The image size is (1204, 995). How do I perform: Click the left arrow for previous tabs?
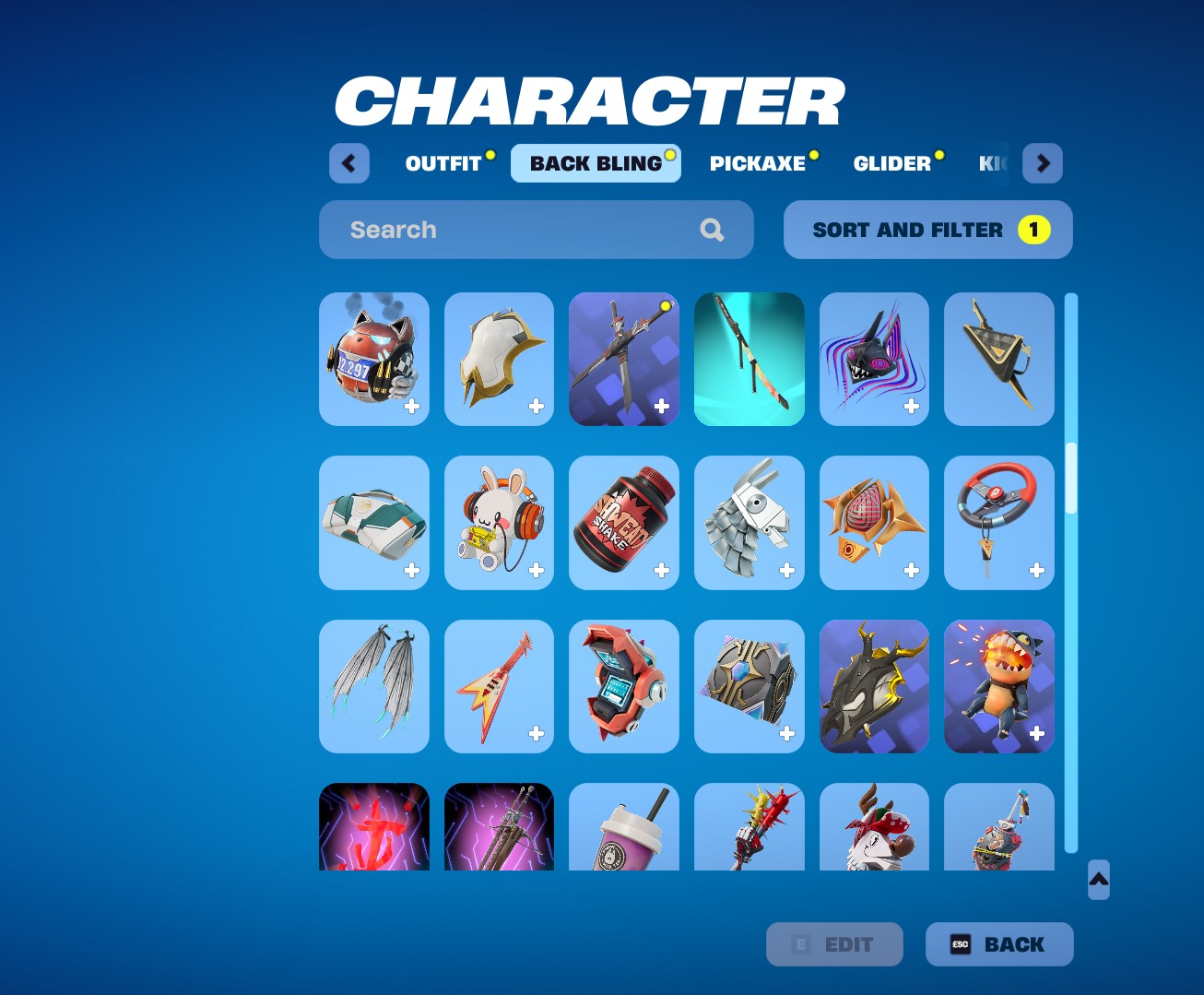(349, 164)
